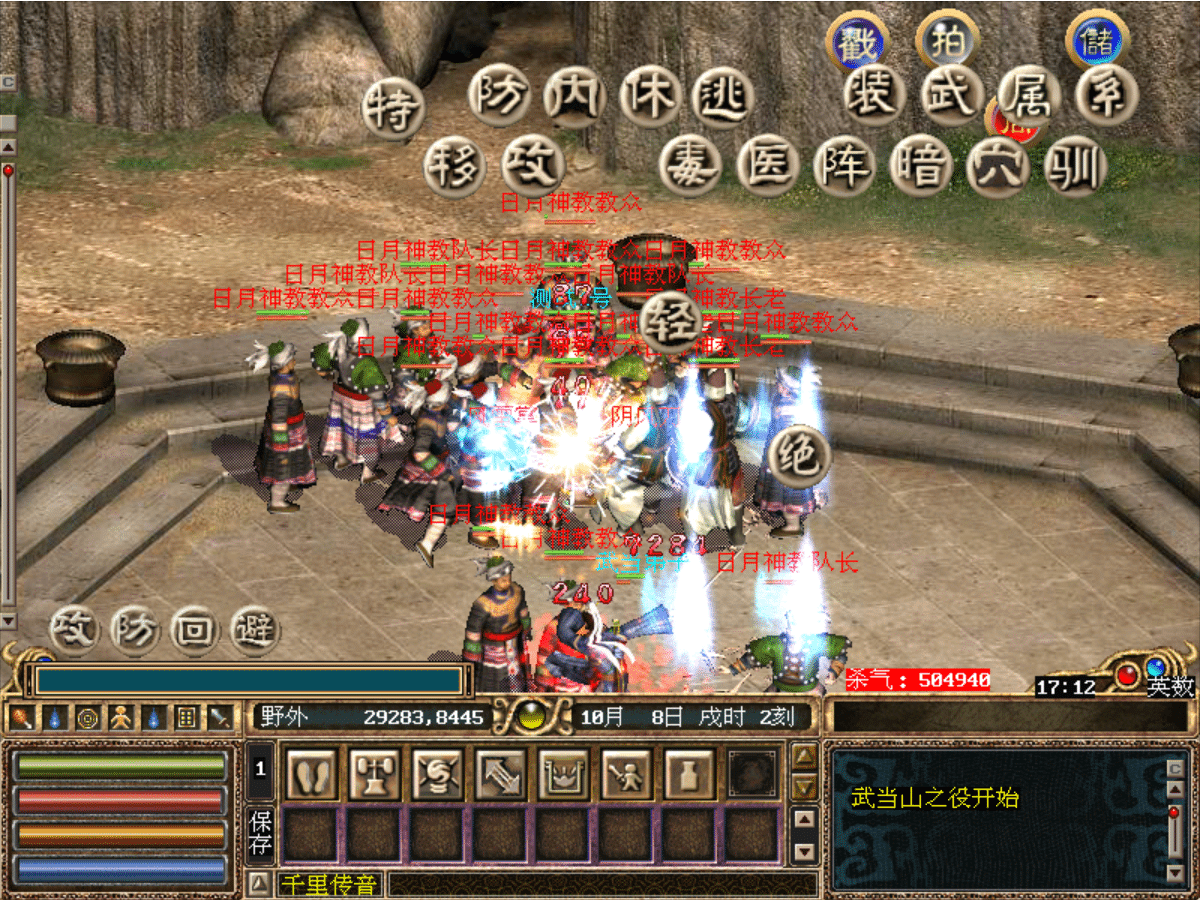
Task: Choose the 逃 escape command button
Action: pos(722,97)
